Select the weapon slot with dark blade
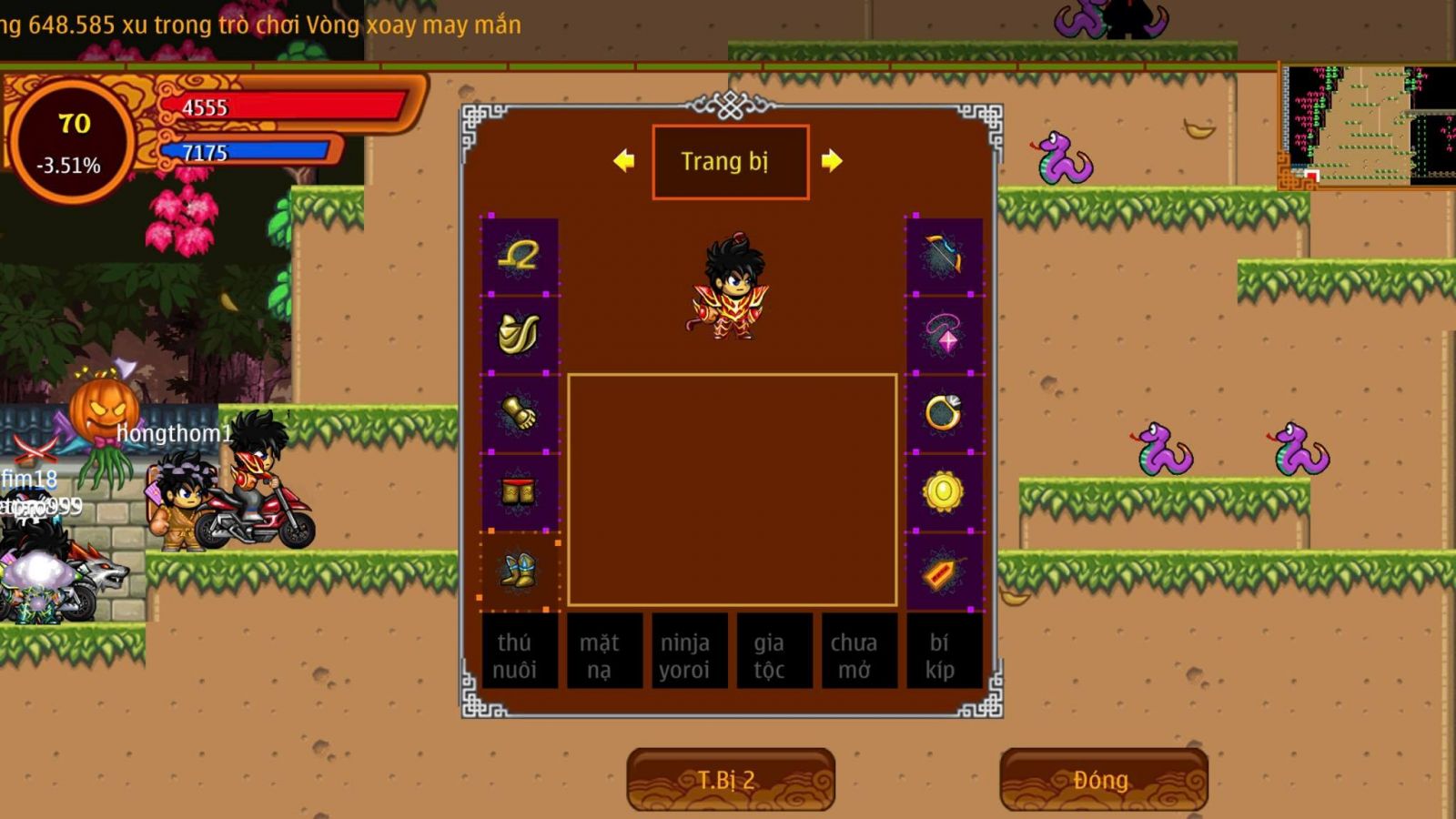Image resolution: width=1456 pixels, height=819 pixels. (x=944, y=256)
